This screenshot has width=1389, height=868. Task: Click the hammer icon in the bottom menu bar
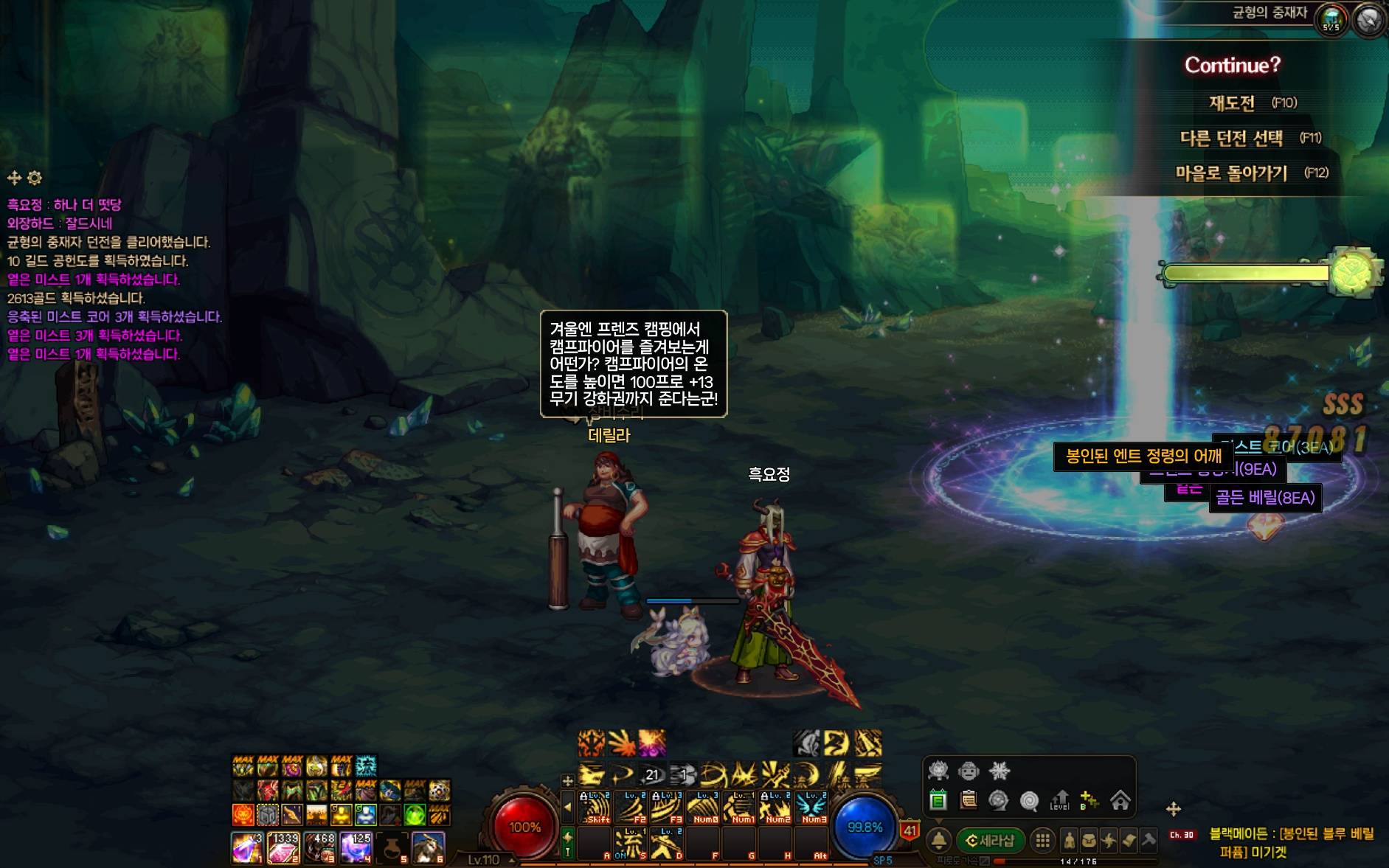[1148, 841]
